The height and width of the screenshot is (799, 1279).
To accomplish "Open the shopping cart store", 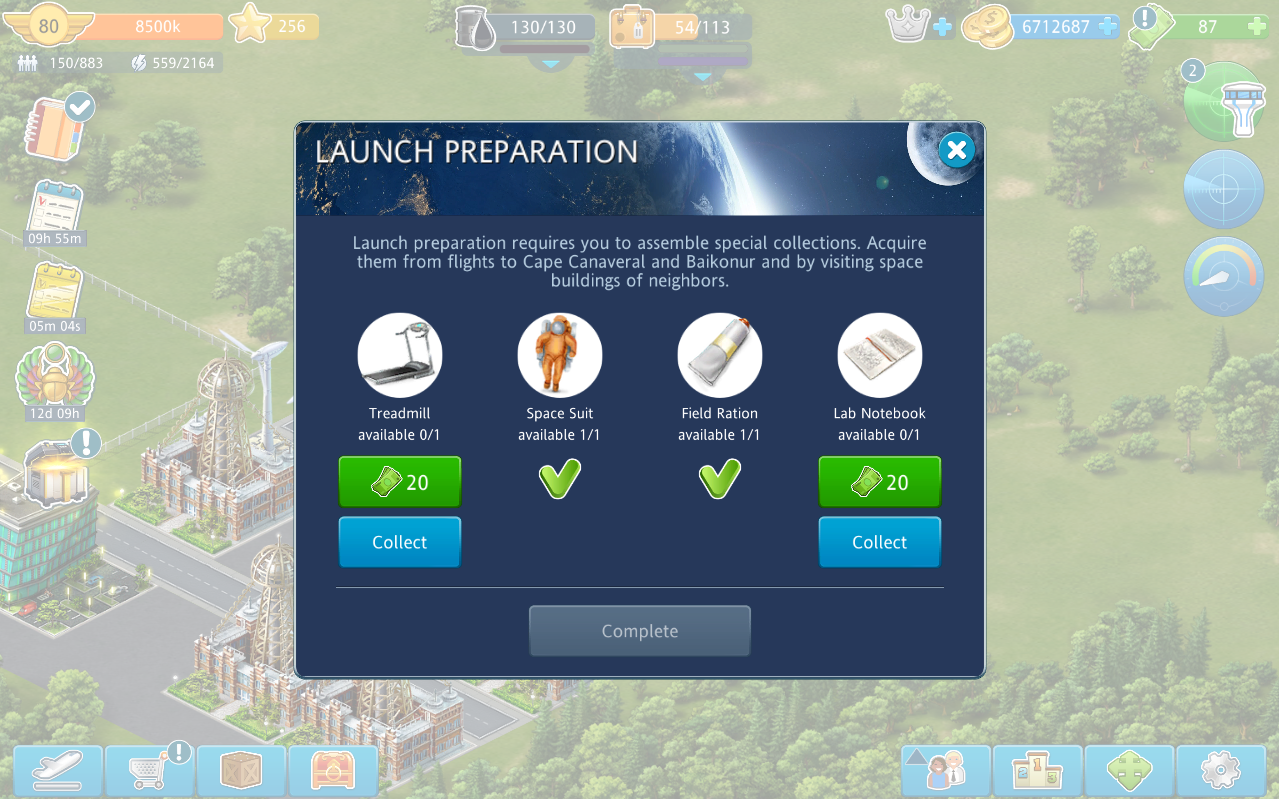I will [150, 770].
